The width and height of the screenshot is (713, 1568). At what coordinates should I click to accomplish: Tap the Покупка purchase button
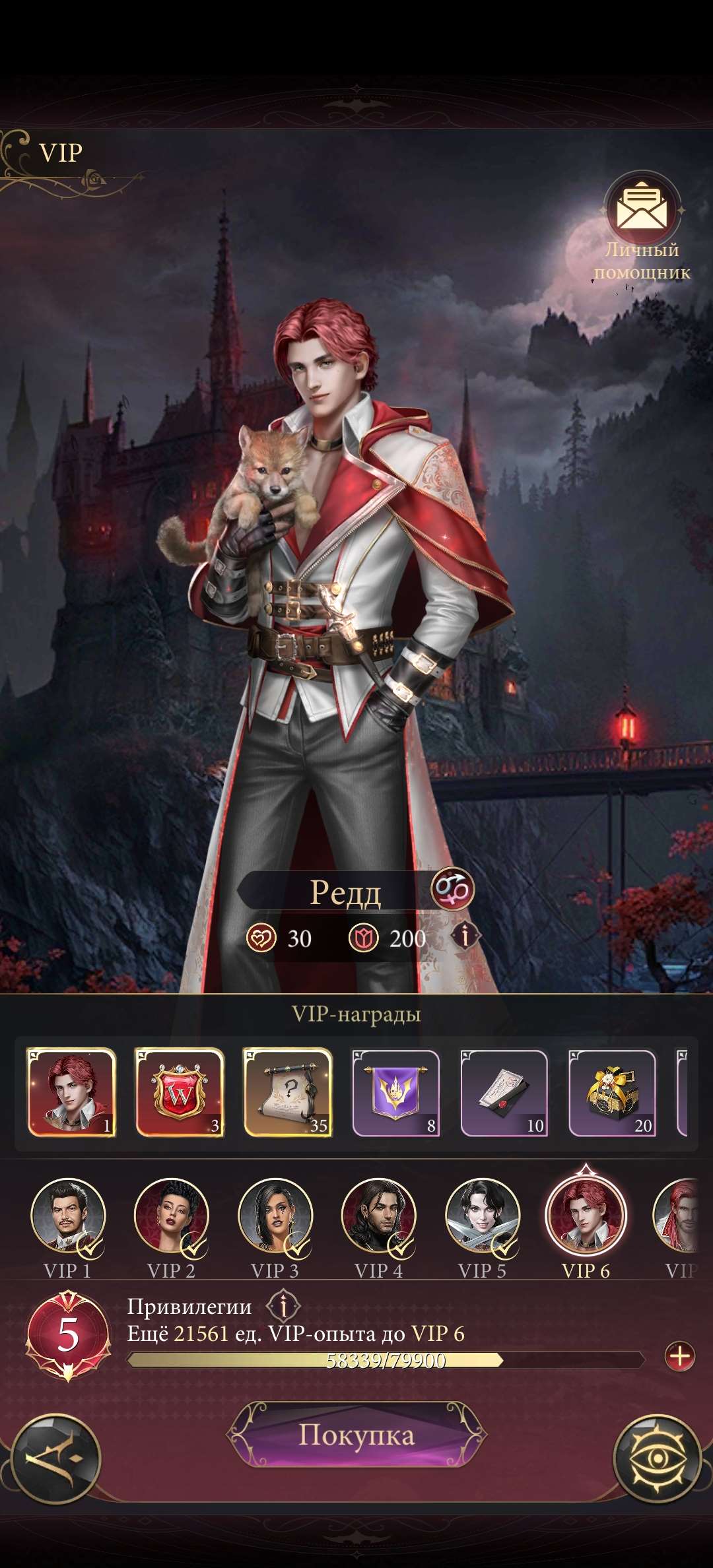[x=356, y=1435]
